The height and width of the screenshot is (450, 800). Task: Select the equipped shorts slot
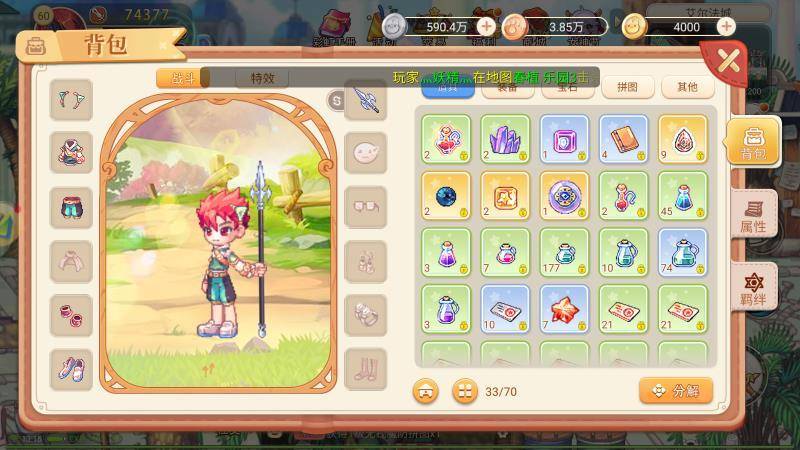click(71, 207)
